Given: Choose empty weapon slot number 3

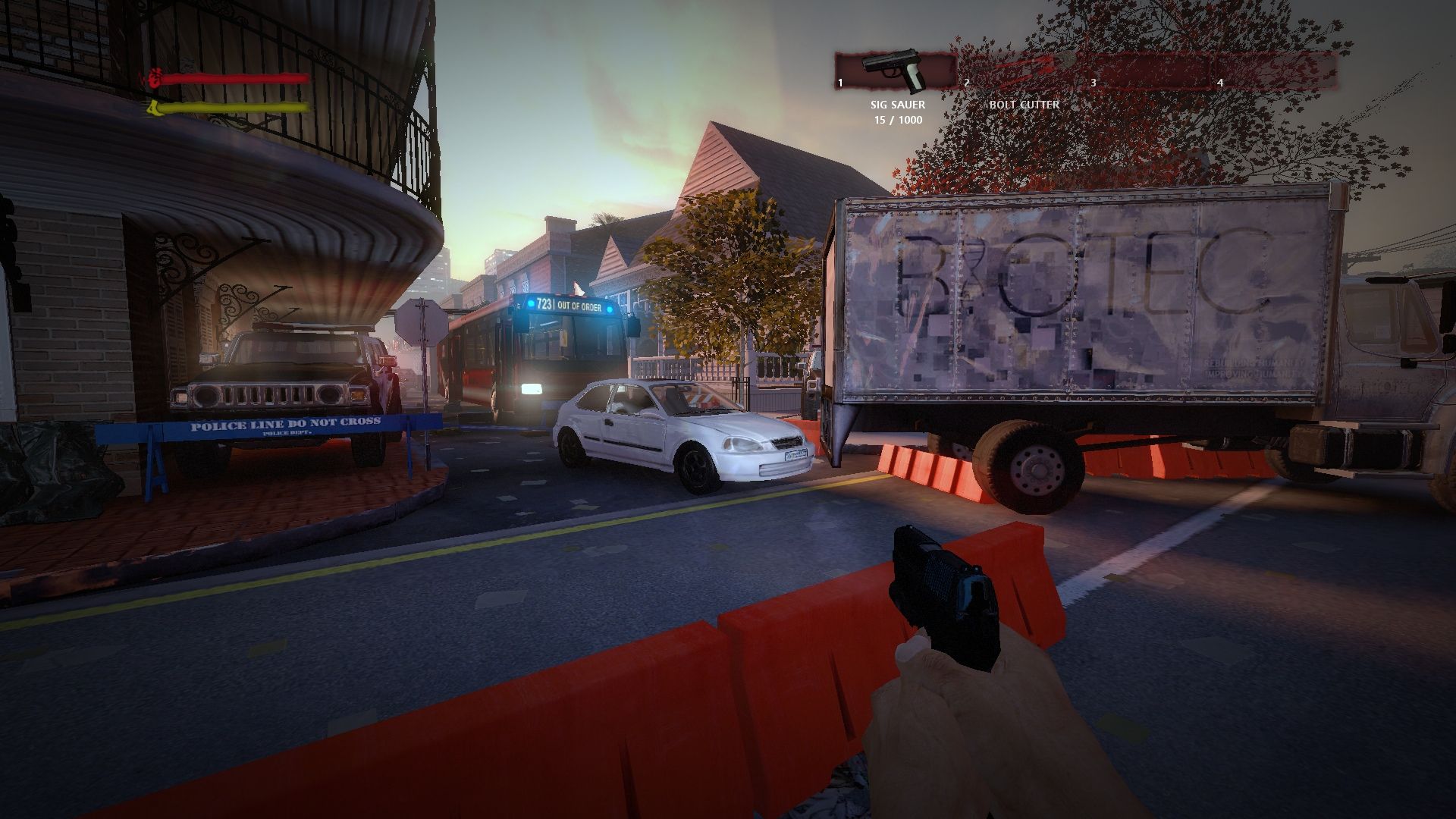Looking at the screenshot, I should (1149, 72).
